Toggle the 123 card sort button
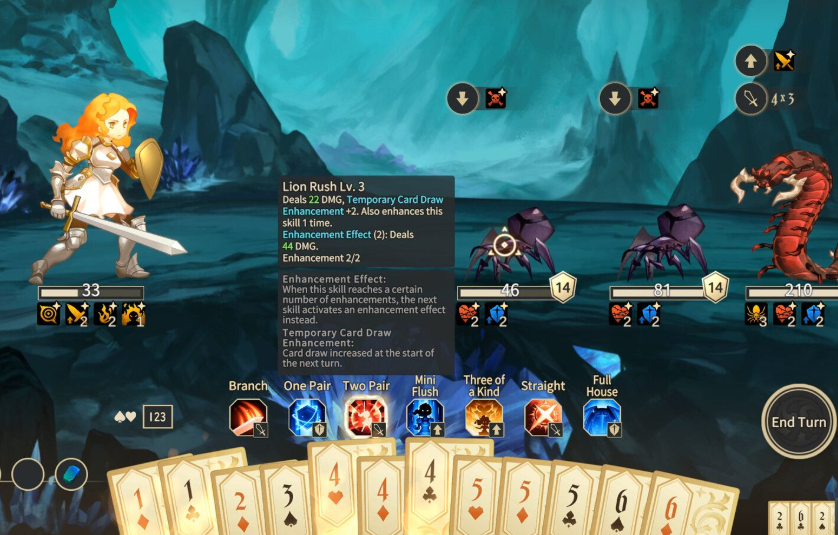 point(158,417)
